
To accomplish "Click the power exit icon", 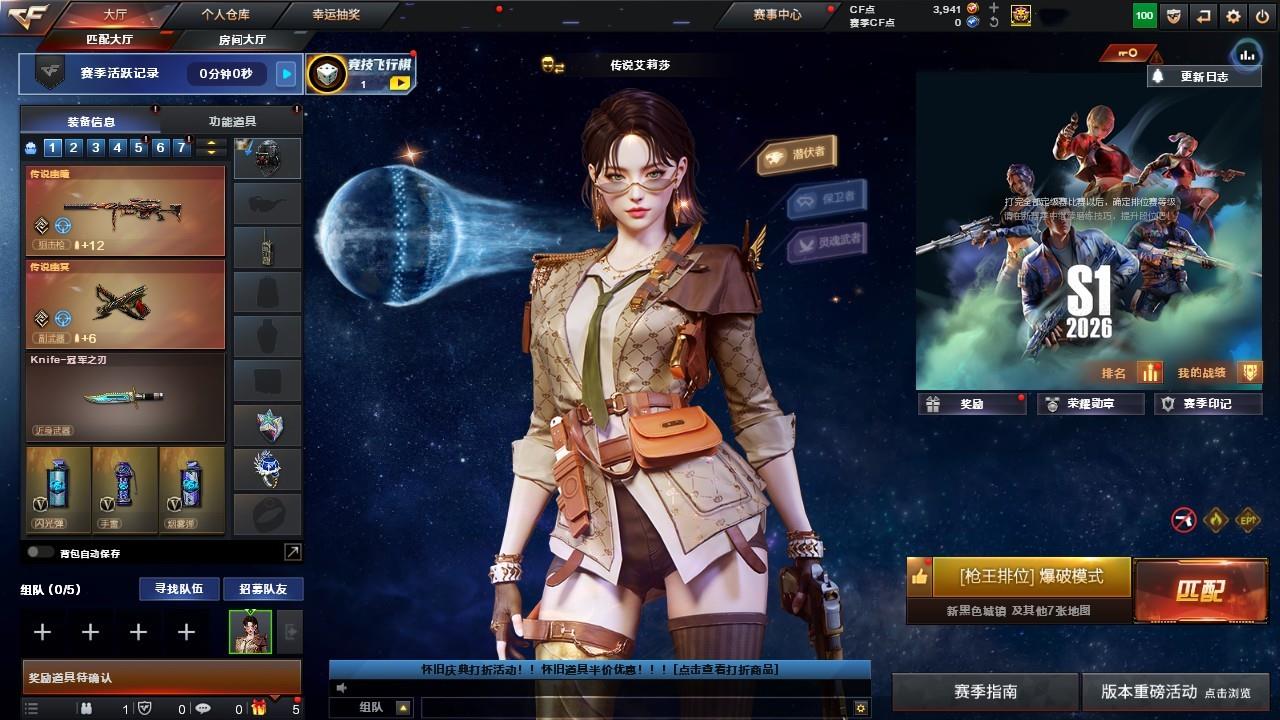I will pos(1262,16).
